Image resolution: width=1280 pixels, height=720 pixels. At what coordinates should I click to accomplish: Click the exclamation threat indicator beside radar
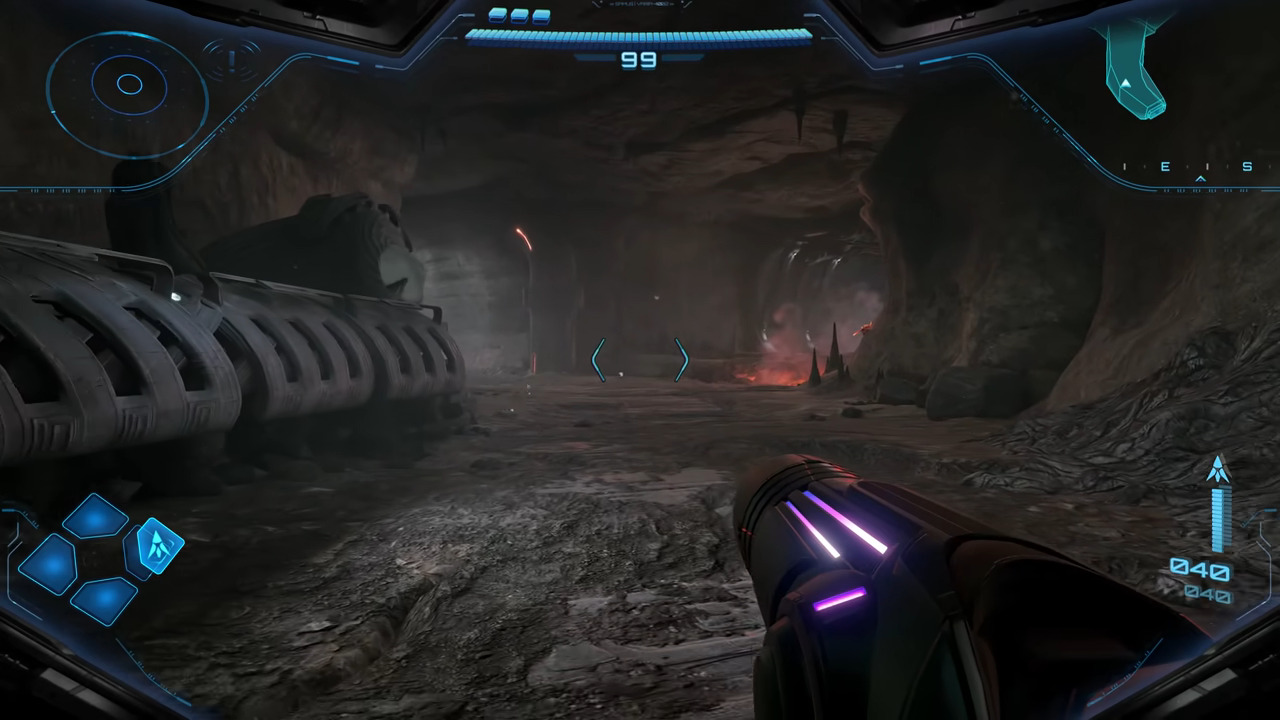pyautogui.click(x=232, y=60)
